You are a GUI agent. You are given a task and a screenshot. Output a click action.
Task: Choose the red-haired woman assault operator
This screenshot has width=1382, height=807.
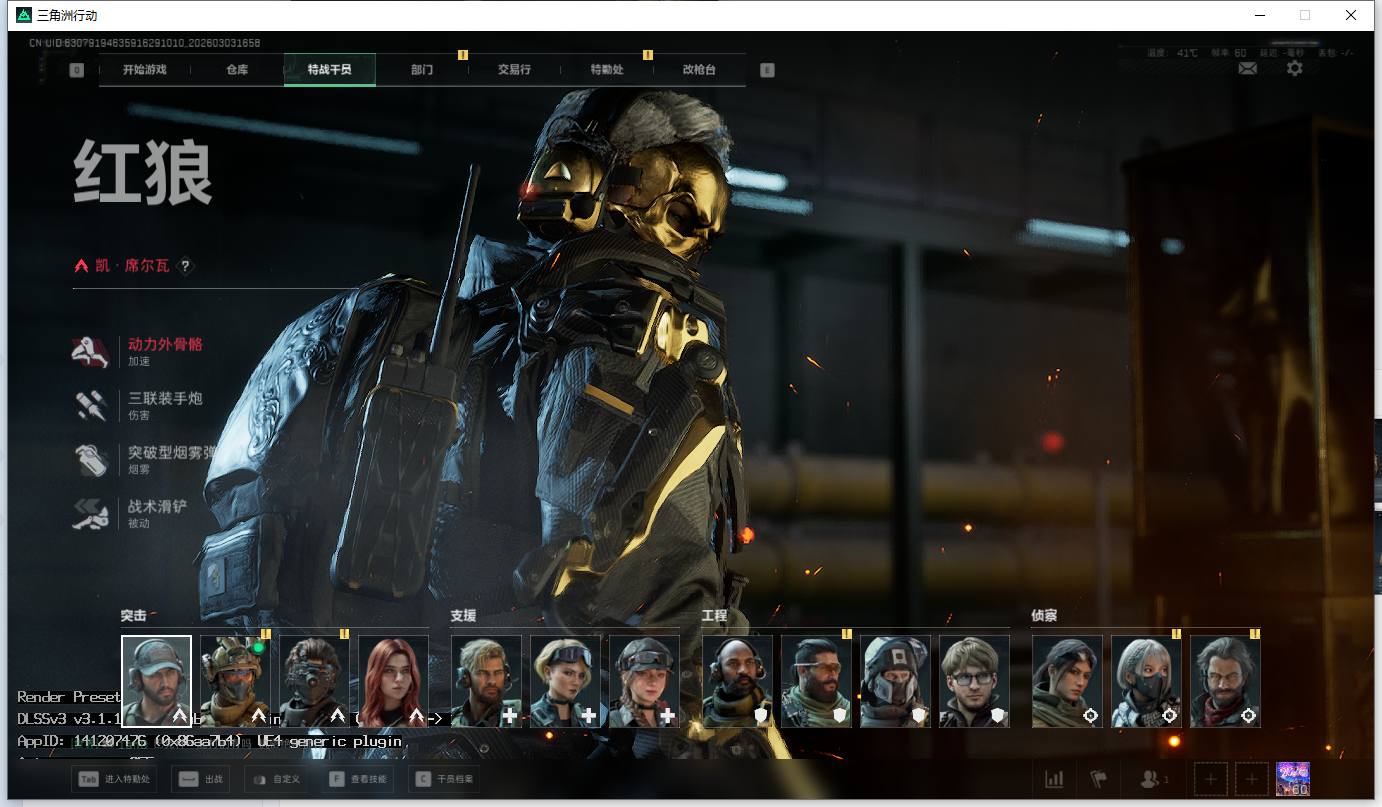pyautogui.click(x=393, y=680)
